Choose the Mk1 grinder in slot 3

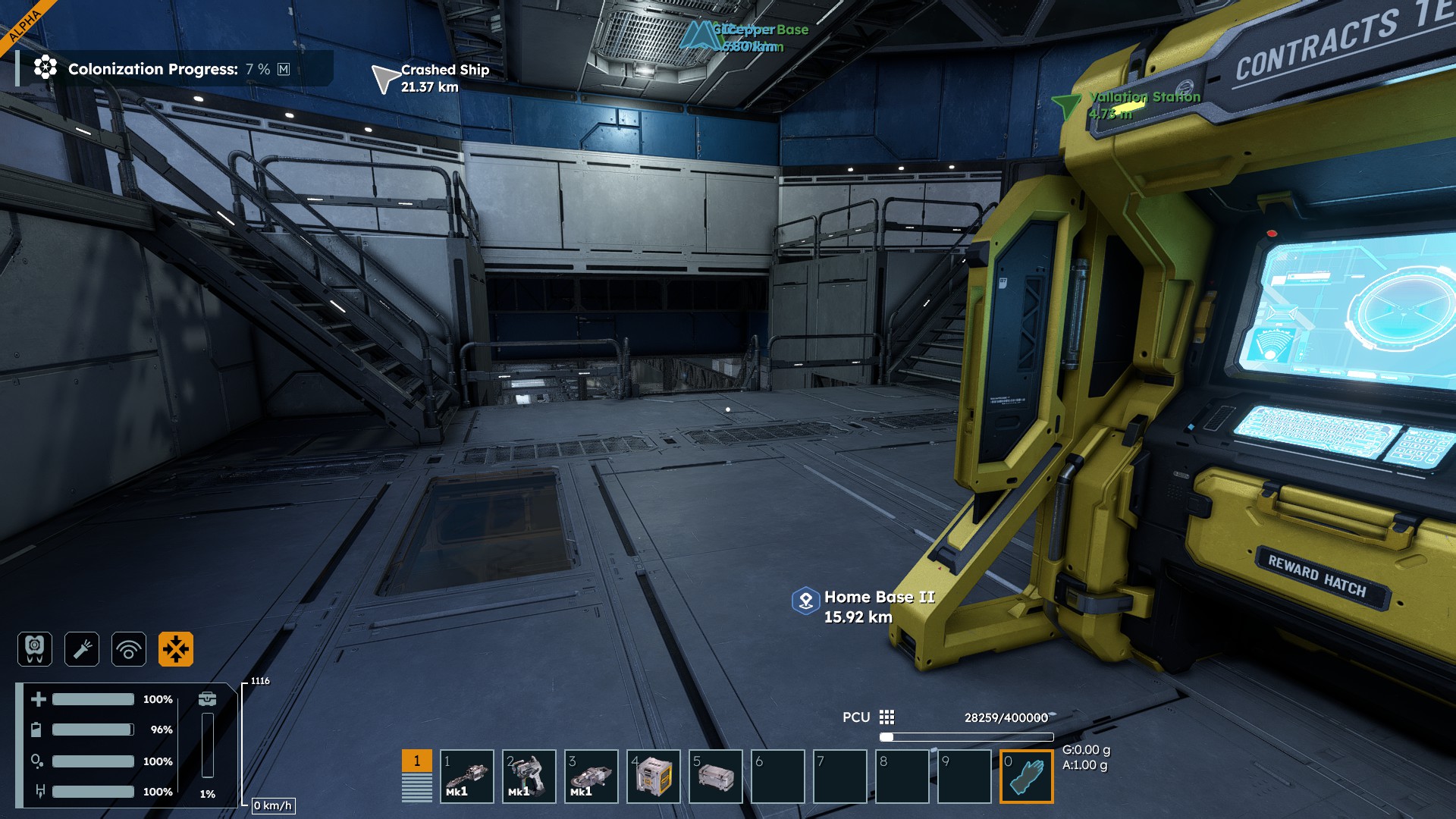click(x=591, y=777)
